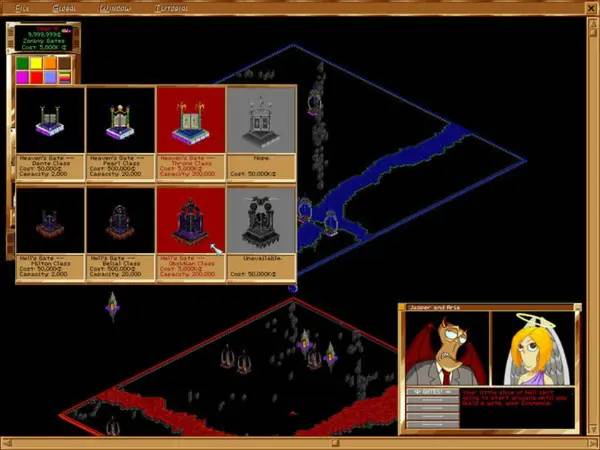
Task: Choose Hell's Gate Belial Class
Action: click(x=120, y=220)
